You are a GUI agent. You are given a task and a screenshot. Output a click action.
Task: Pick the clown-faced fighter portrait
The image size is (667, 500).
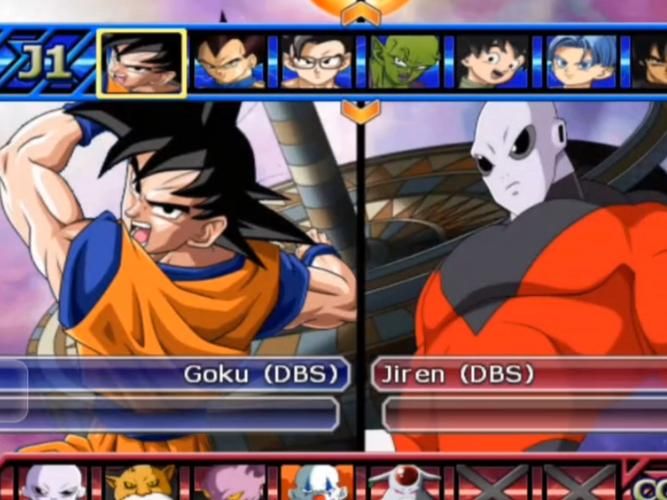[315, 483]
